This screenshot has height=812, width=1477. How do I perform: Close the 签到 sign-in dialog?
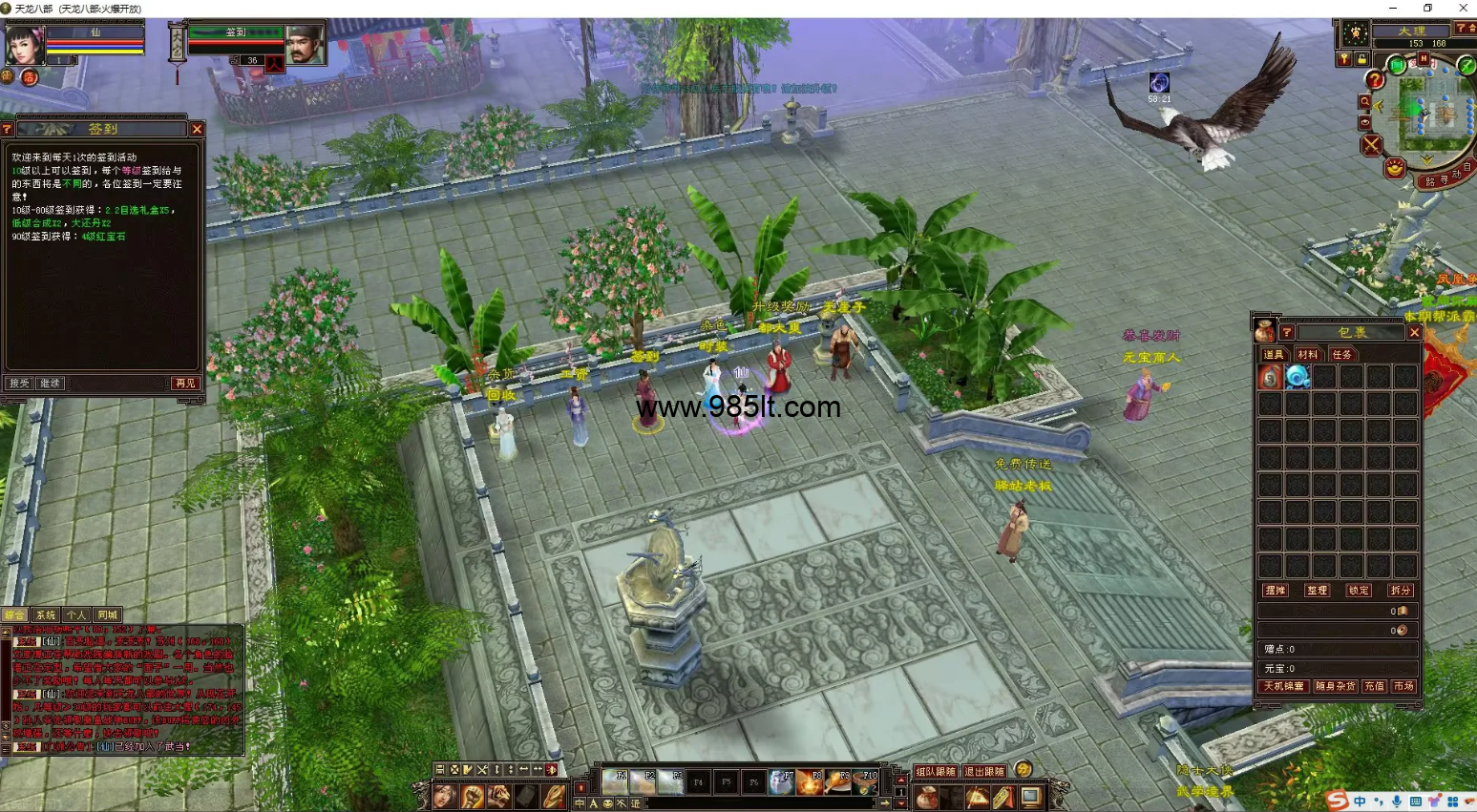[x=197, y=129]
